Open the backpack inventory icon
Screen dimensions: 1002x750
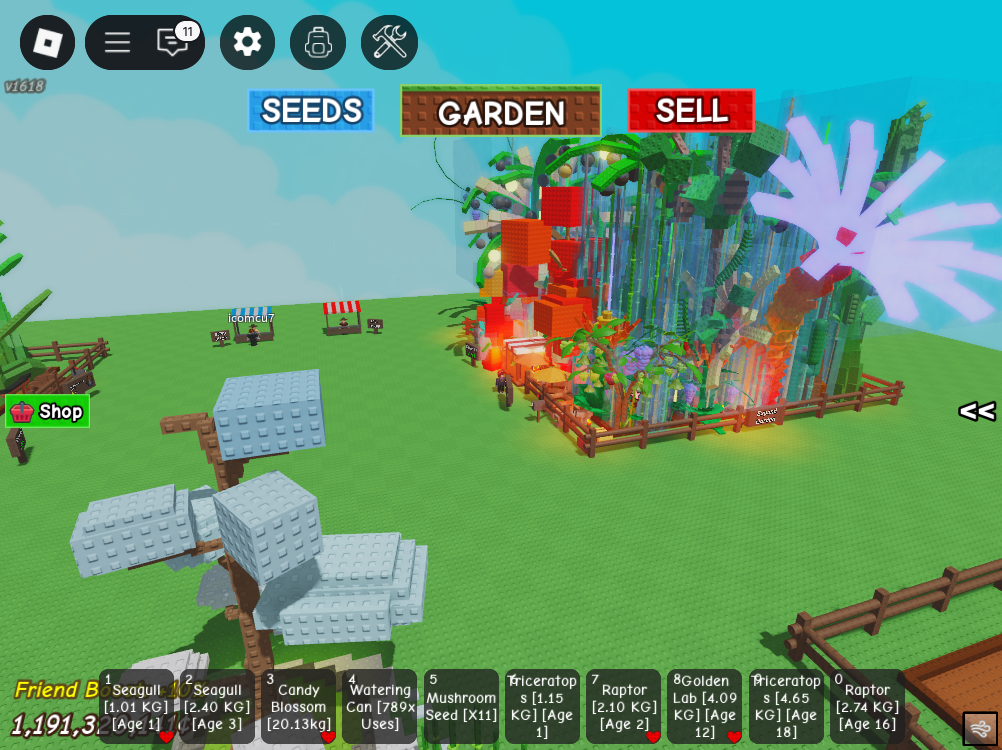click(318, 42)
